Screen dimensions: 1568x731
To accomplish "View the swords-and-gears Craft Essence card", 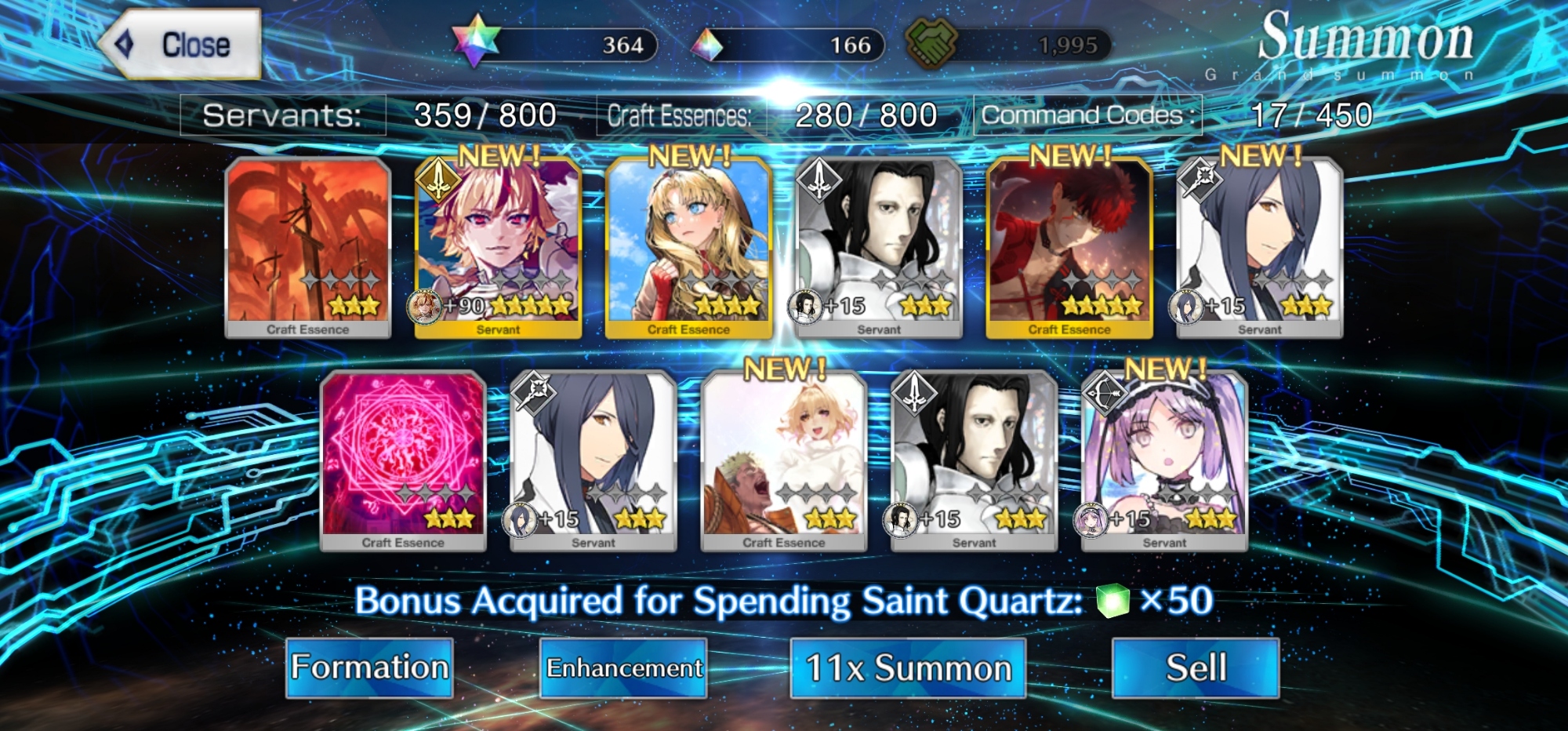I will 308,247.
